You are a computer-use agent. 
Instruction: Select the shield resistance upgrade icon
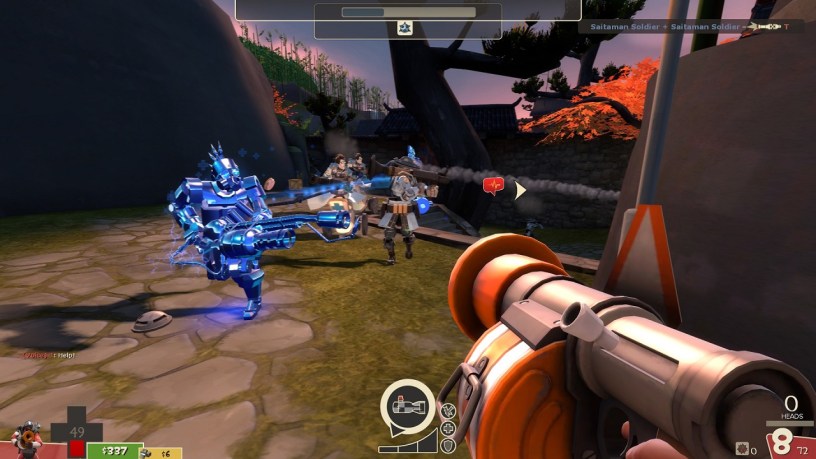(x=447, y=444)
